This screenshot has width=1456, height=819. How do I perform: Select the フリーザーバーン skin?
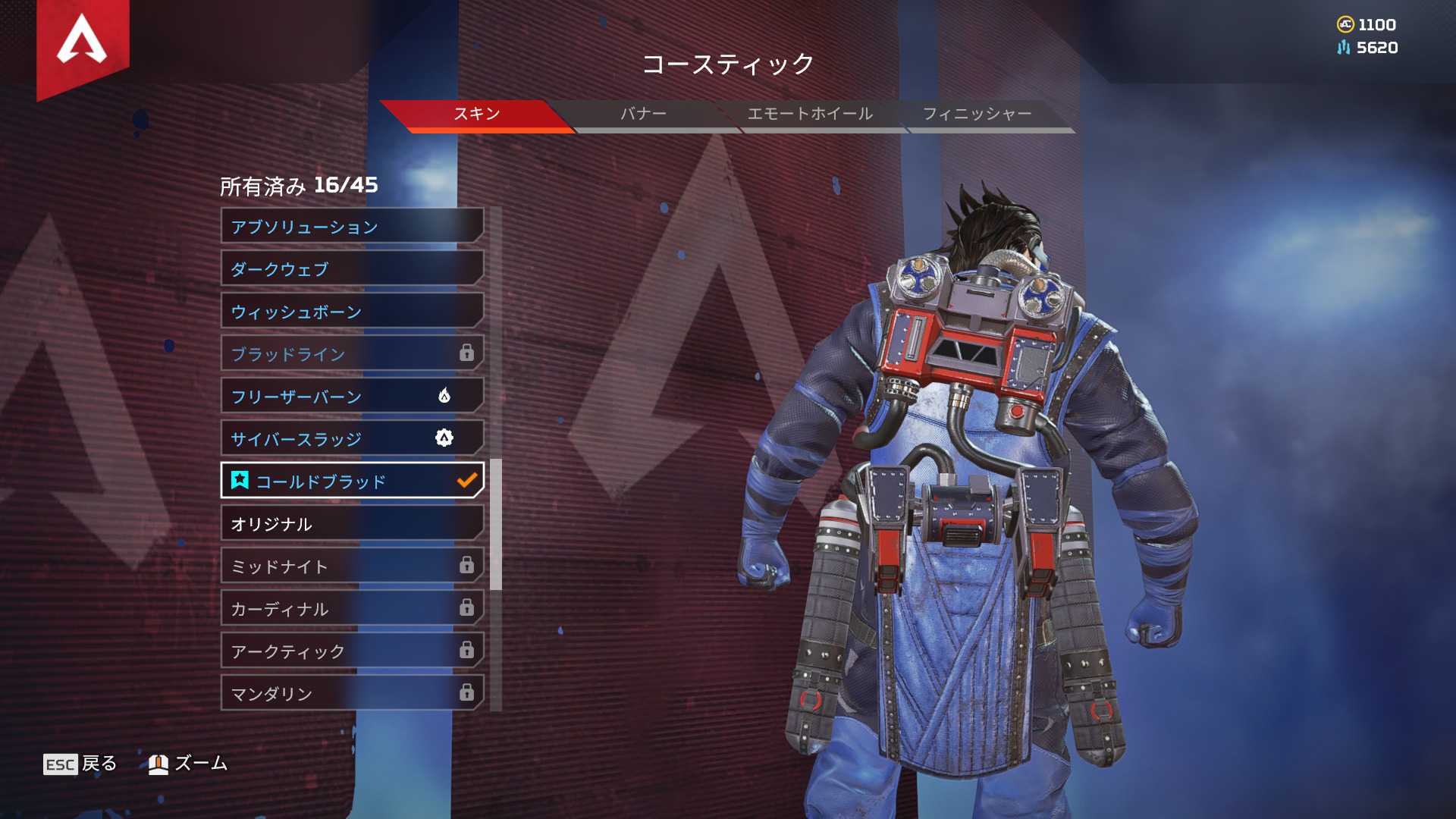click(x=352, y=396)
